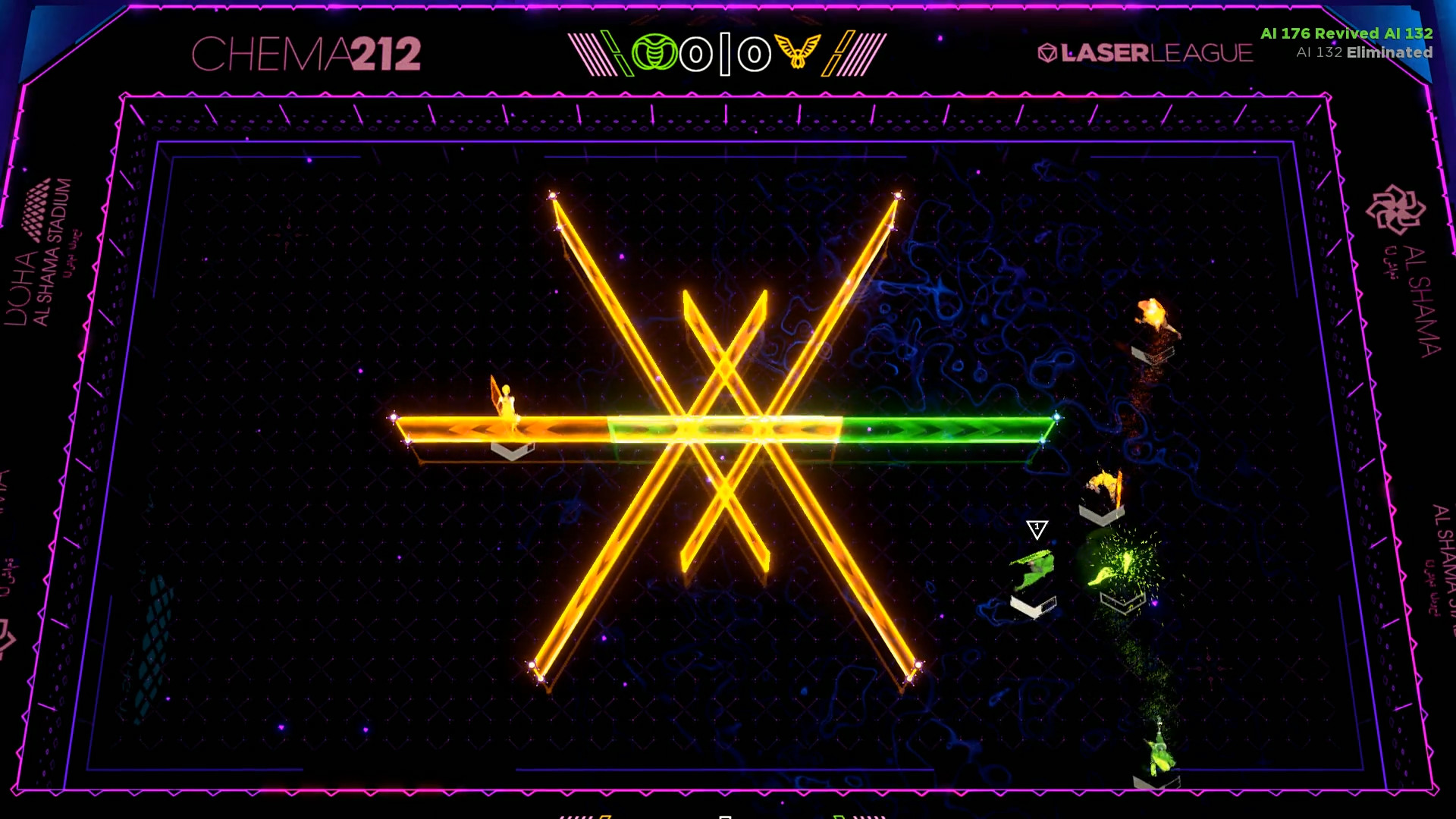1456x819 pixels.
Task: Select the green cobra team emblem
Action: pos(655,52)
